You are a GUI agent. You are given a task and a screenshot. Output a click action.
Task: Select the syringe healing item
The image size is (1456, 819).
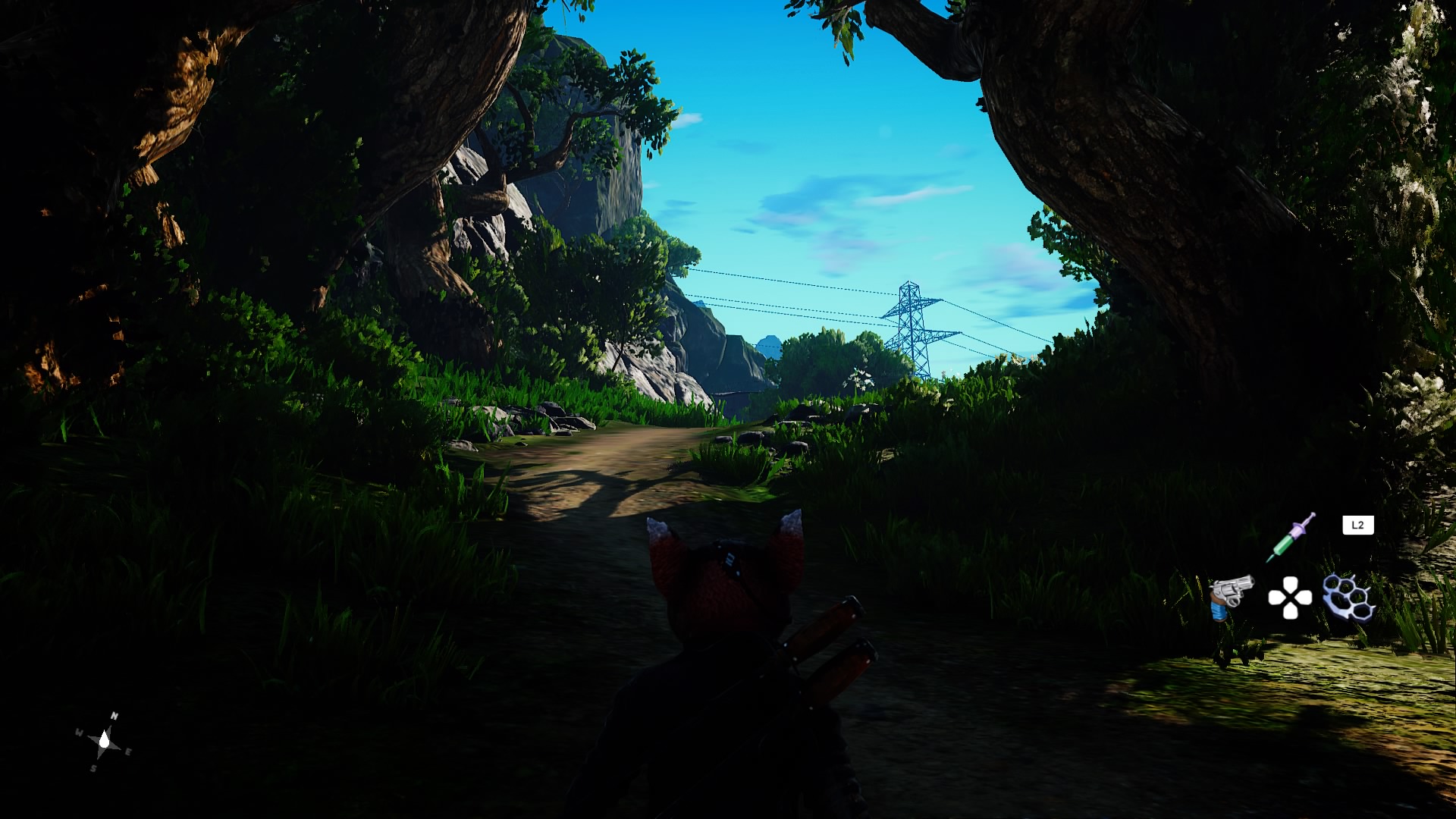pos(1291,538)
